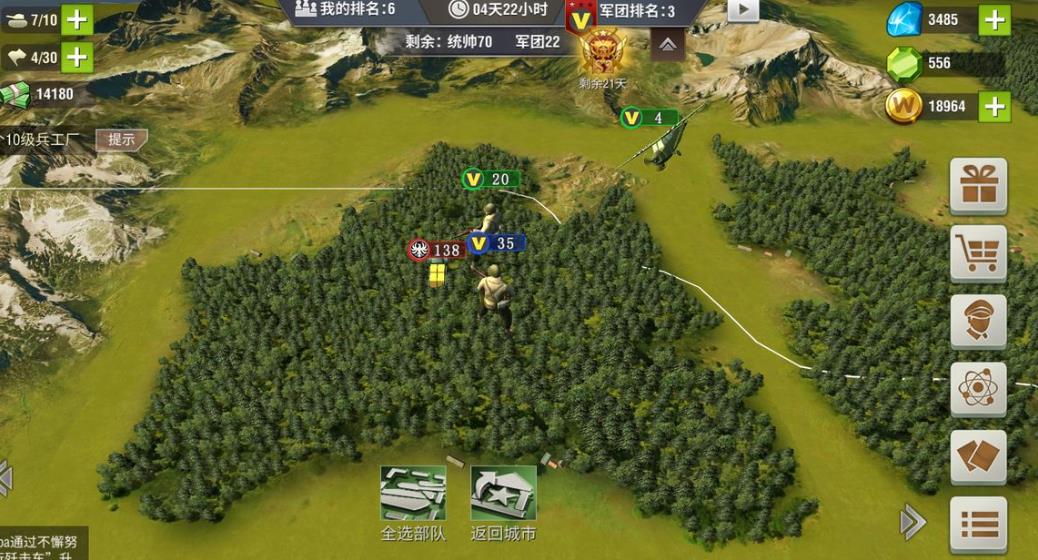1038x560 pixels.
Task: View my ranking 我的排名 panel
Action: coord(346,10)
